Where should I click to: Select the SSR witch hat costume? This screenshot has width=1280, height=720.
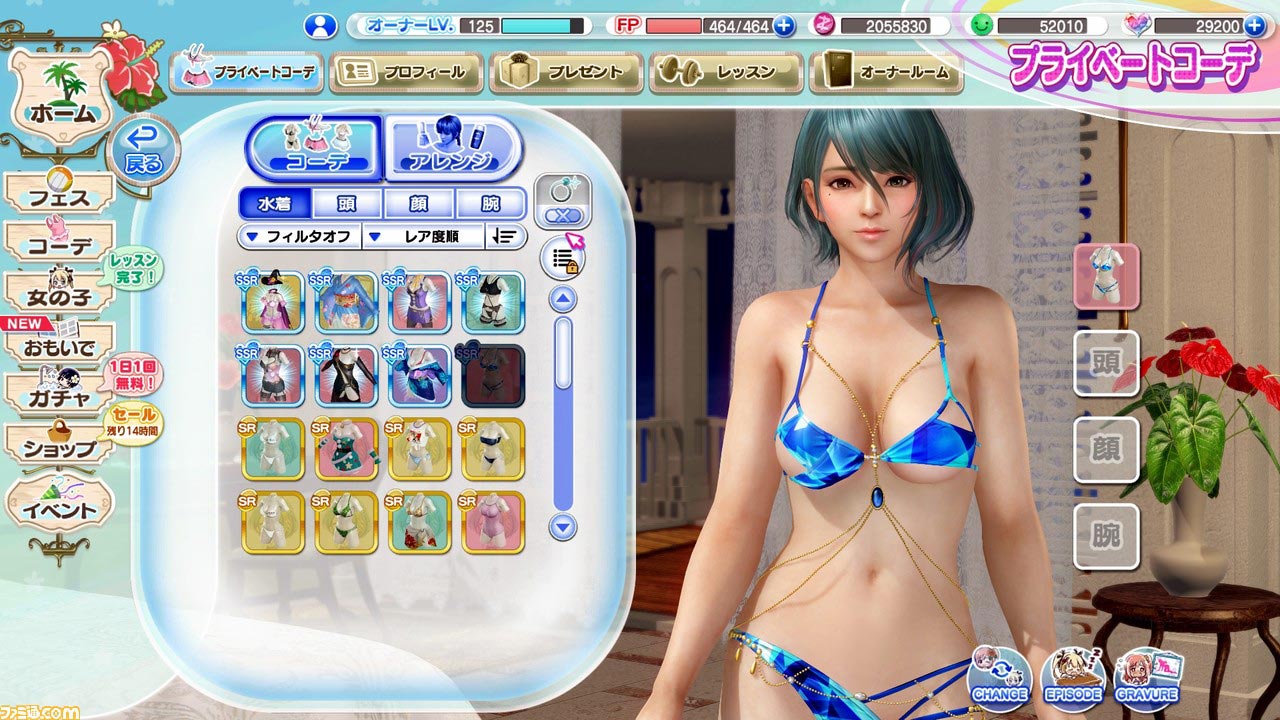(x=272, y=302)
